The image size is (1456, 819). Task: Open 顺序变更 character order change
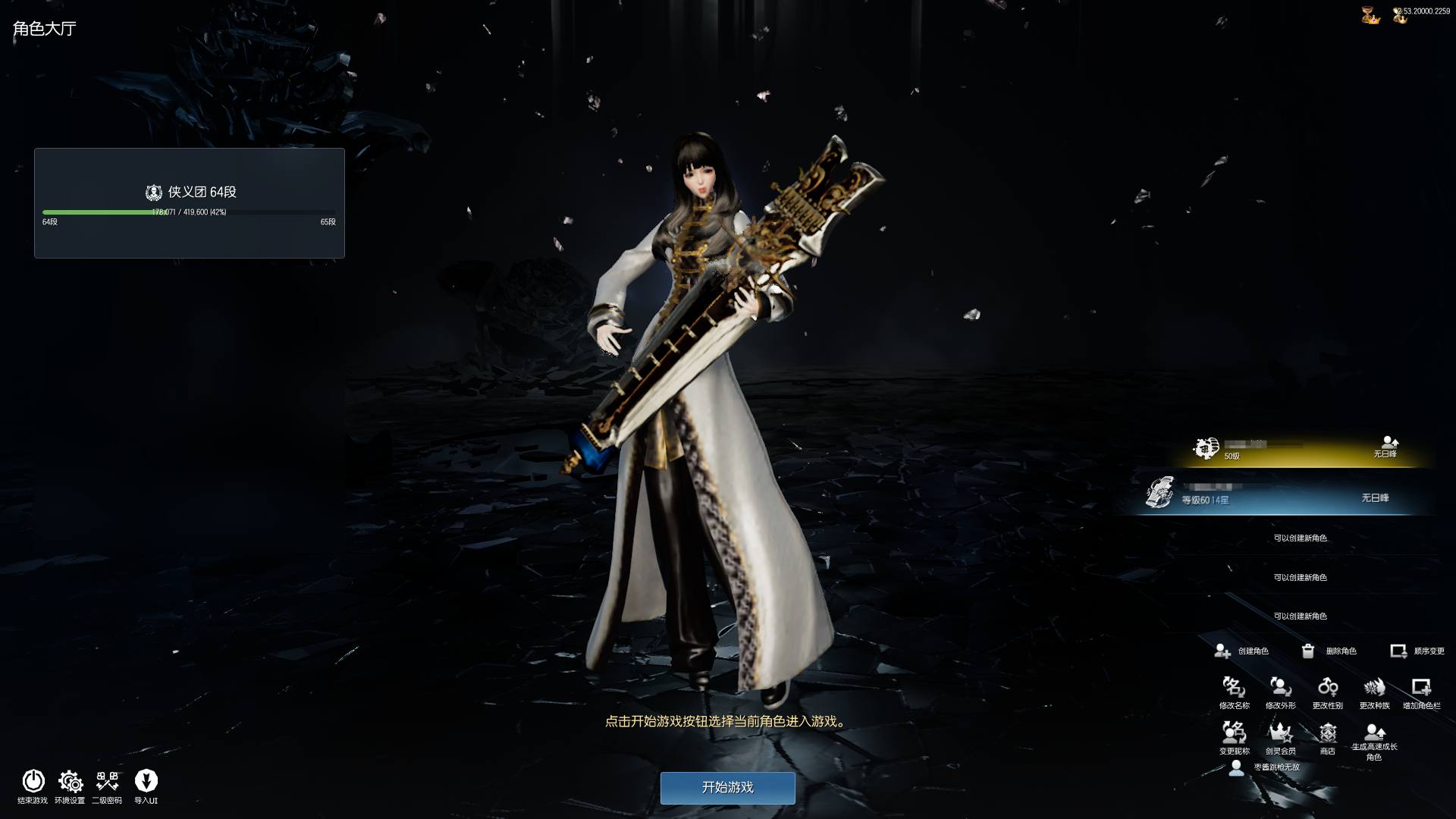[x=1417, y=651]
